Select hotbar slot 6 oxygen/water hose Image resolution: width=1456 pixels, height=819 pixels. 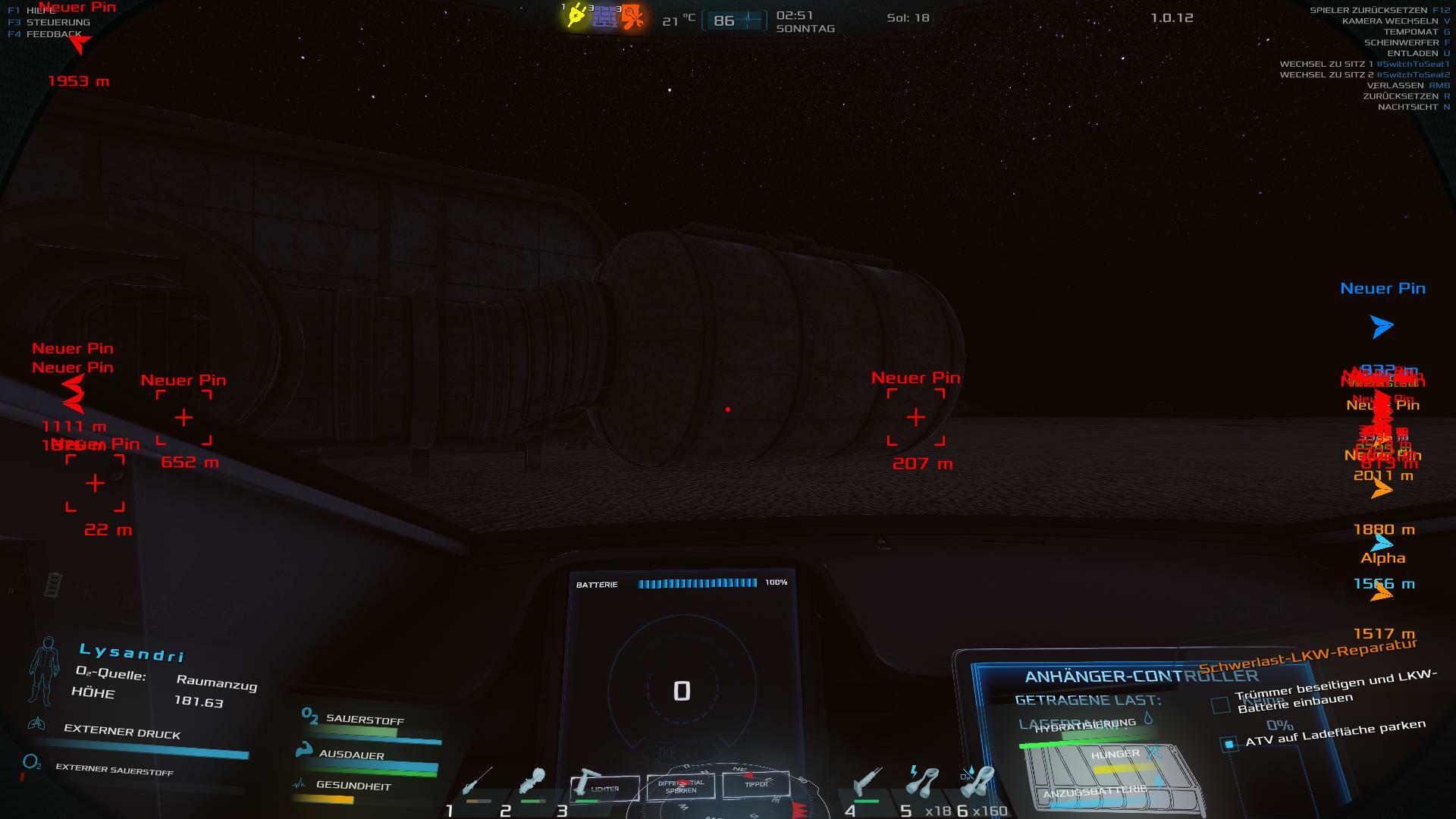point(978,782)
